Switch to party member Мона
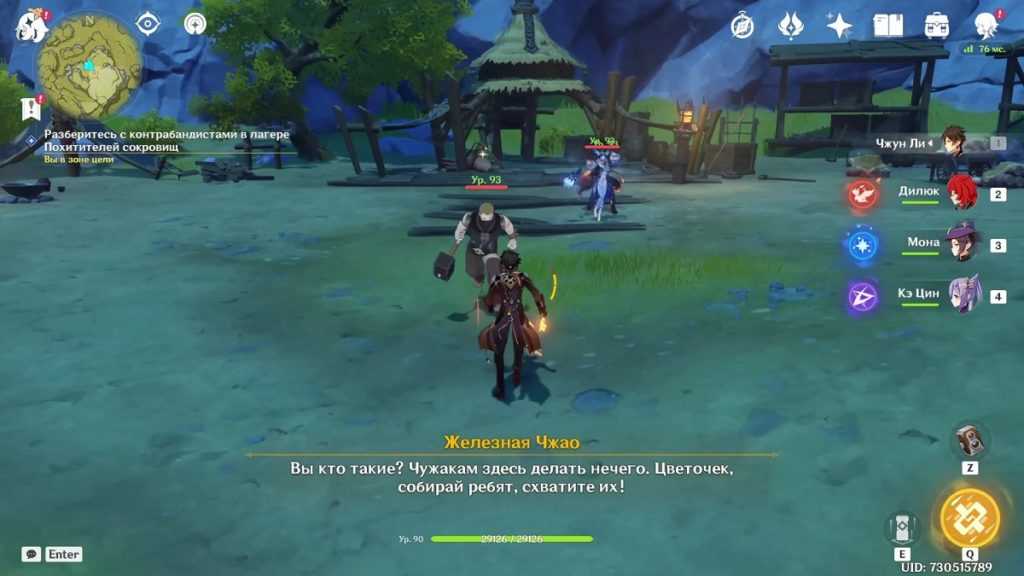 click(x=960, y=244)
